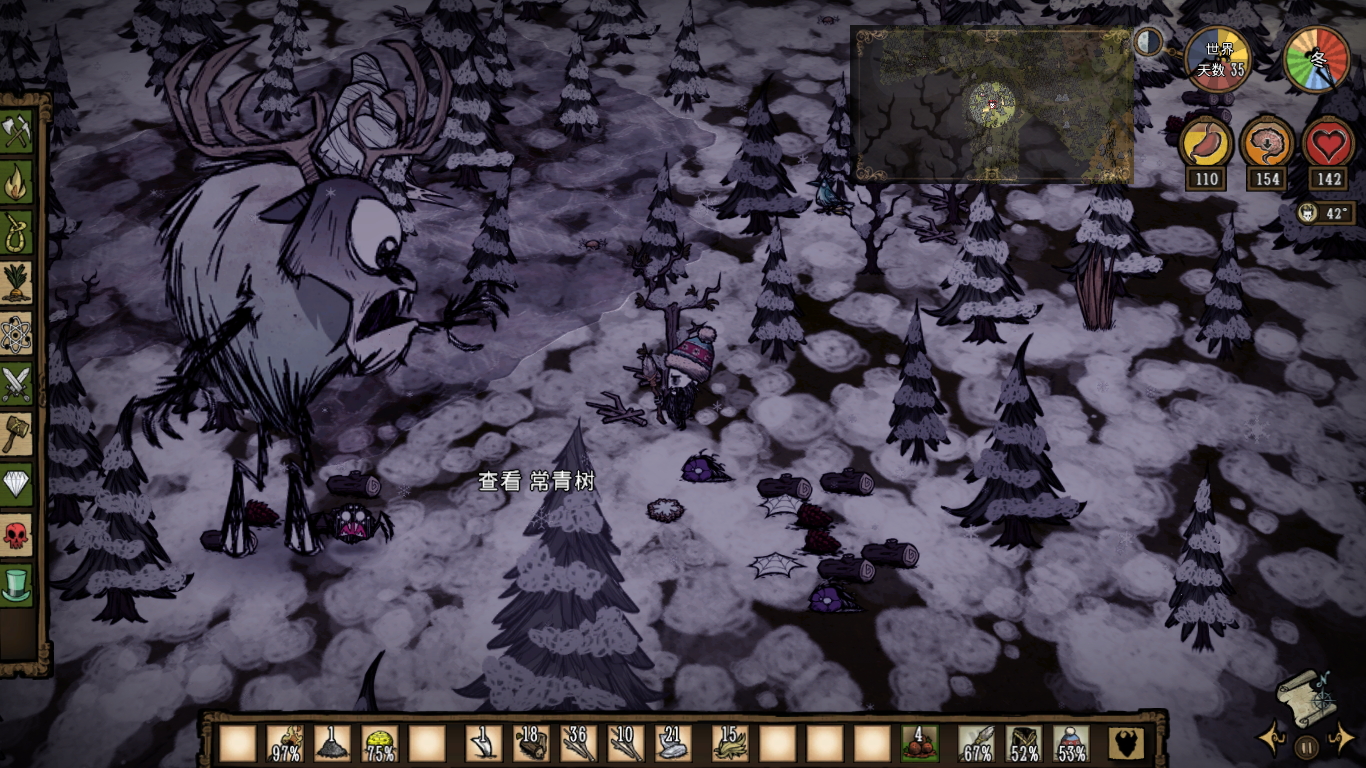Open the Science atom crafting tab
This screenshot has height=768, width=1366.
(17, 334)
